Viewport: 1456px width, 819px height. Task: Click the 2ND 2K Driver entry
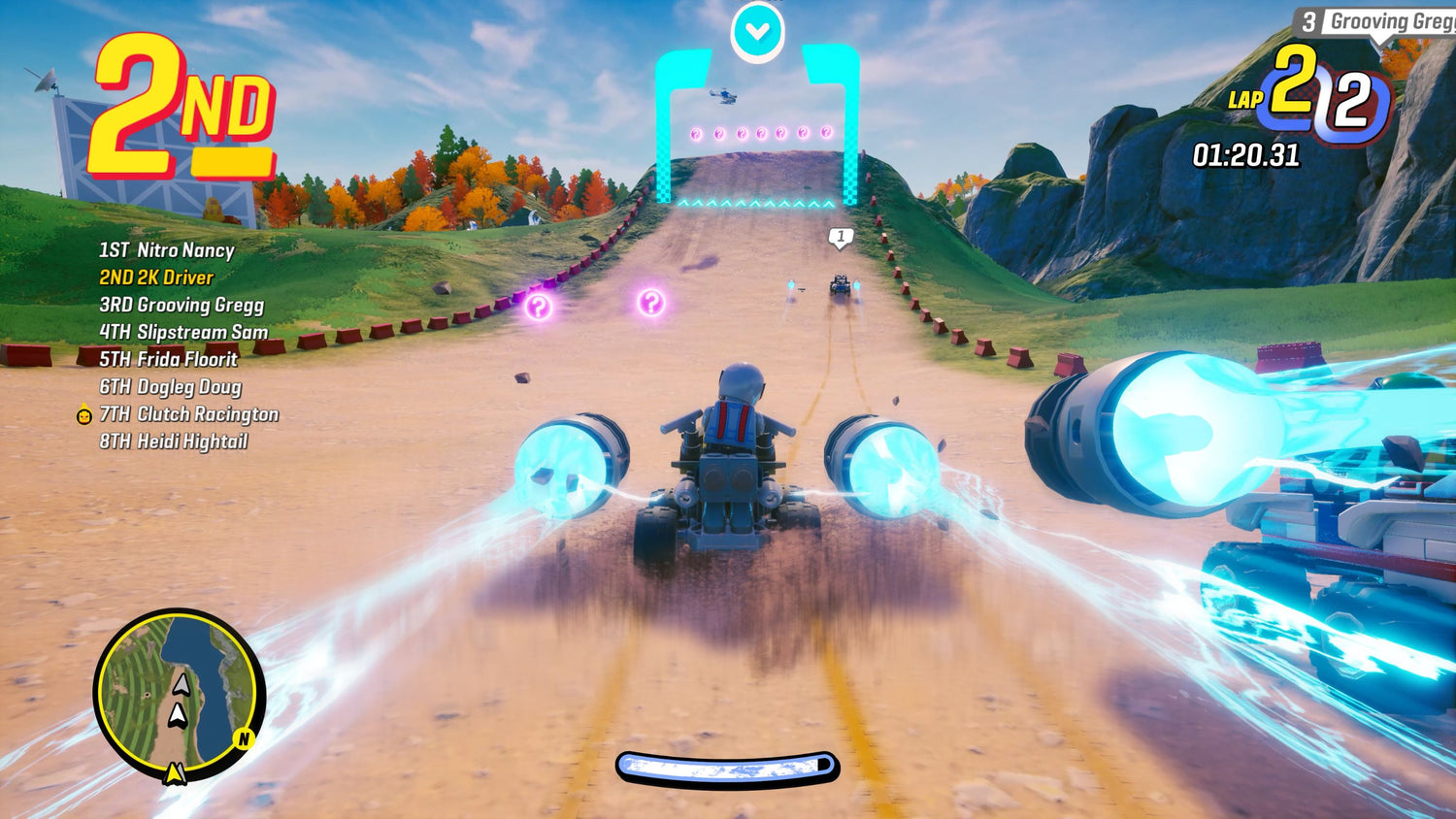tap(157, 278)
